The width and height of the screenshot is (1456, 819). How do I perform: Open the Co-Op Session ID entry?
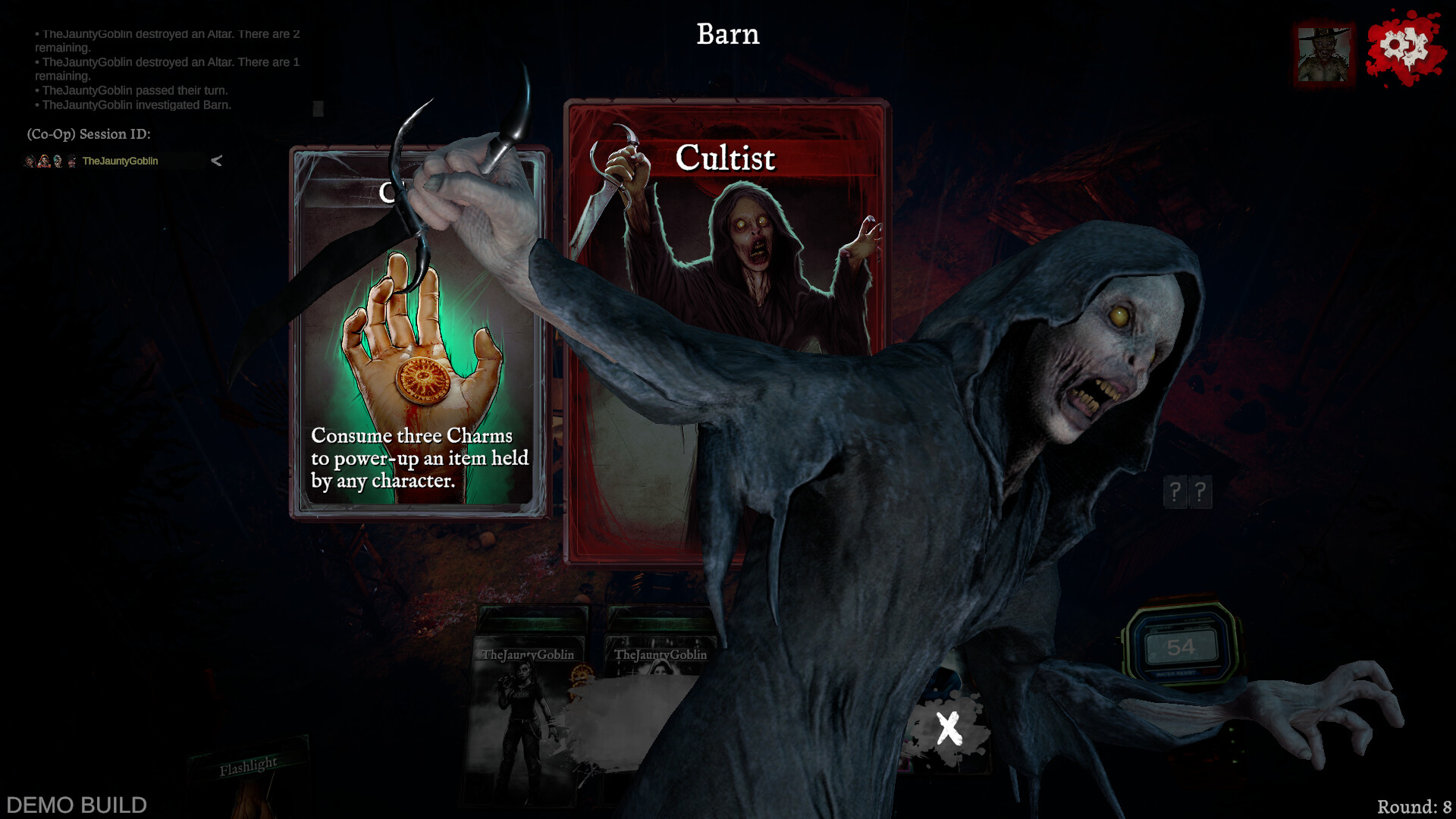[x=87, y=134]
